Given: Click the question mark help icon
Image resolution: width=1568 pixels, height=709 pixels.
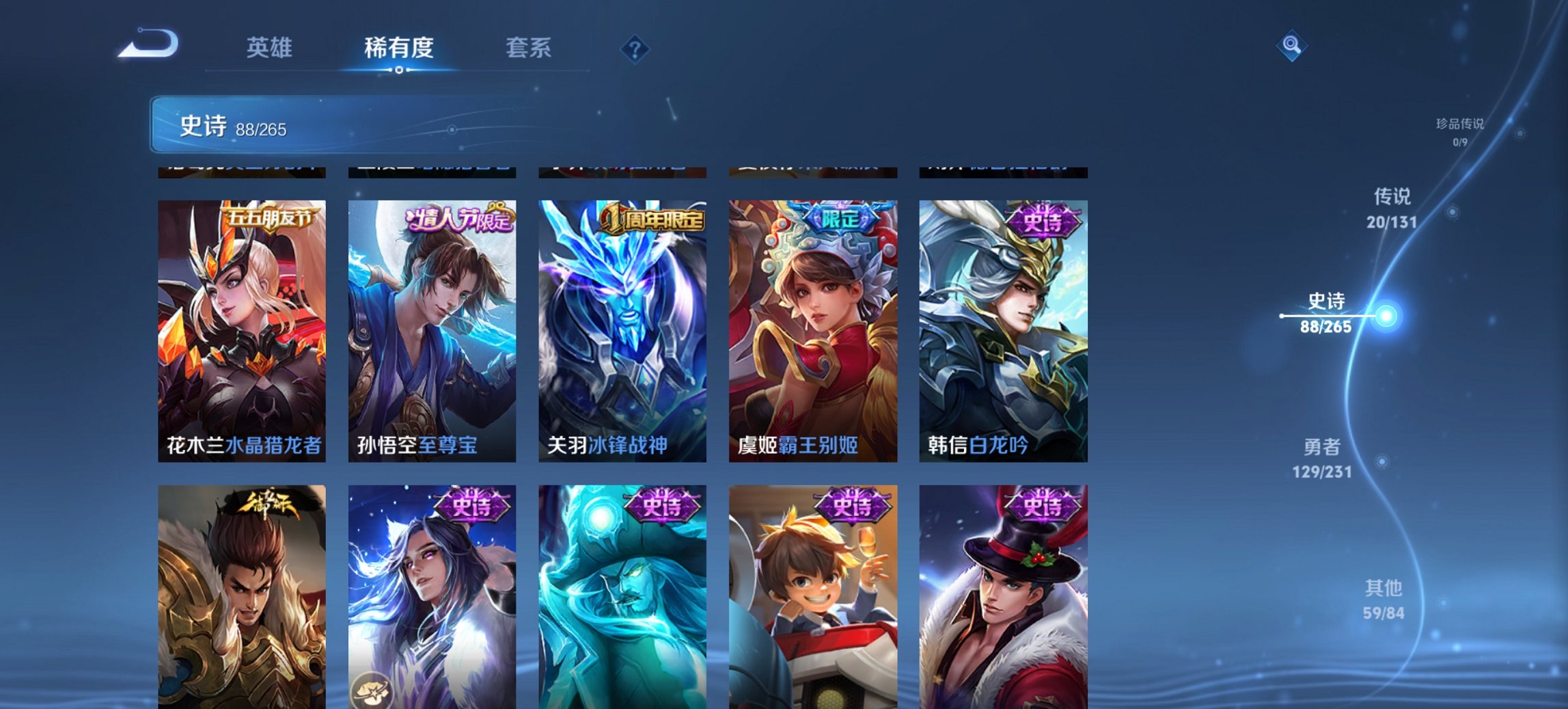Looking at the screenshot, I should 634,48.
